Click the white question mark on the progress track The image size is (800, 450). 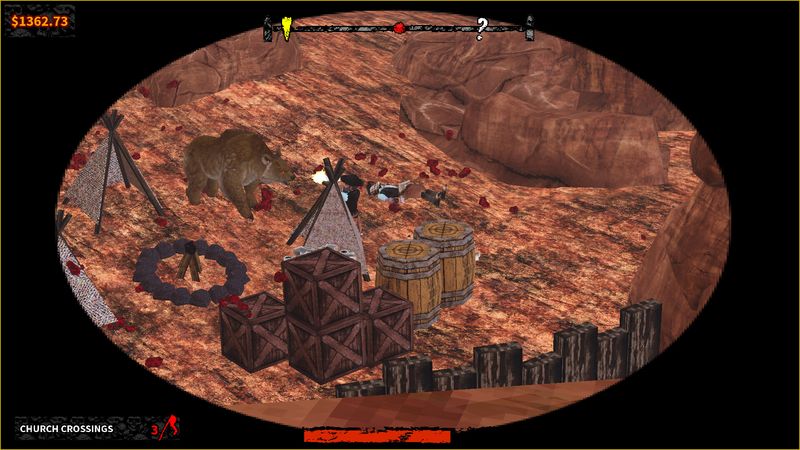click(x=481, y=27)
